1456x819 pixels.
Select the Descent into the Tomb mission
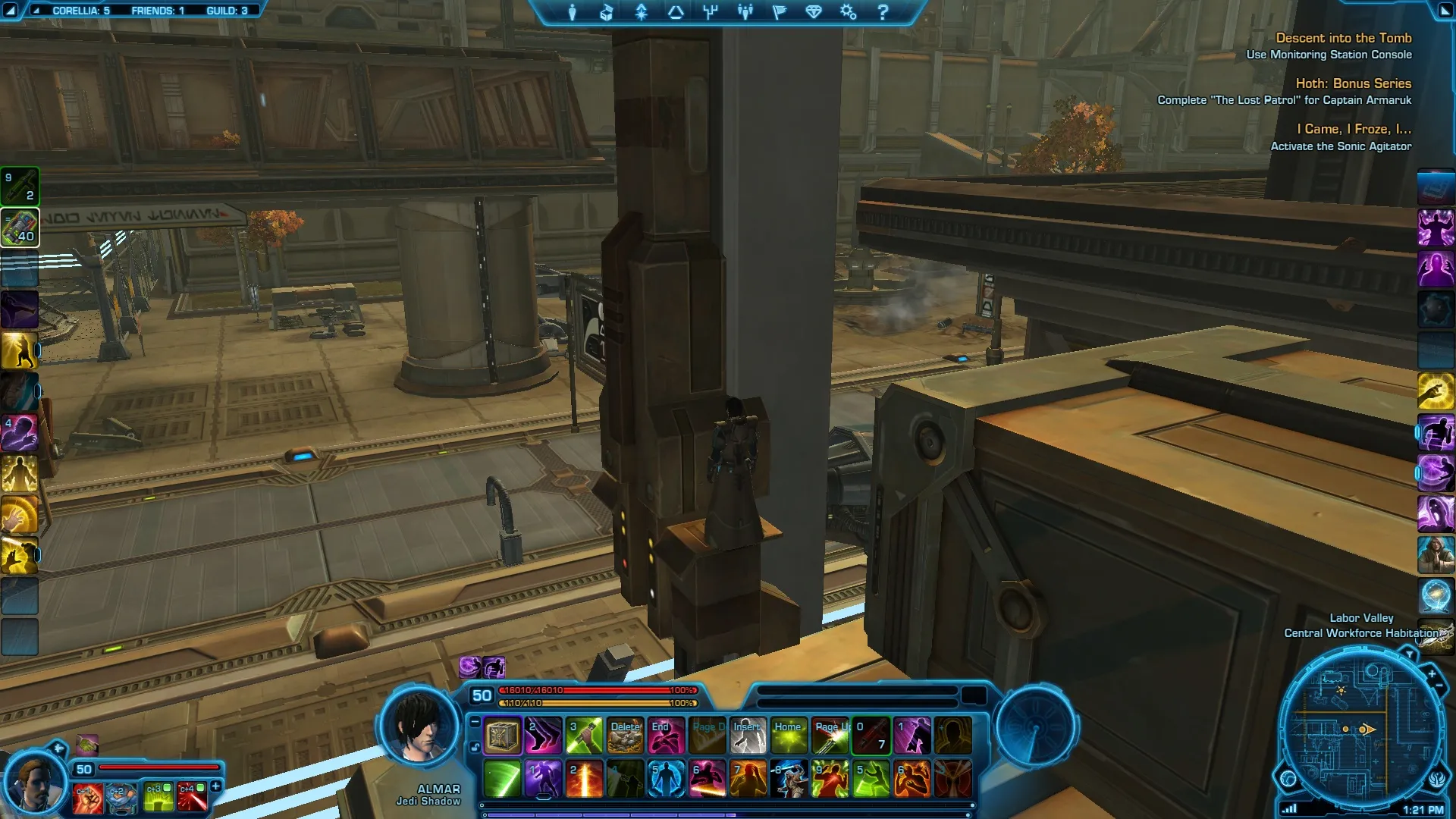coord(1343,38)
